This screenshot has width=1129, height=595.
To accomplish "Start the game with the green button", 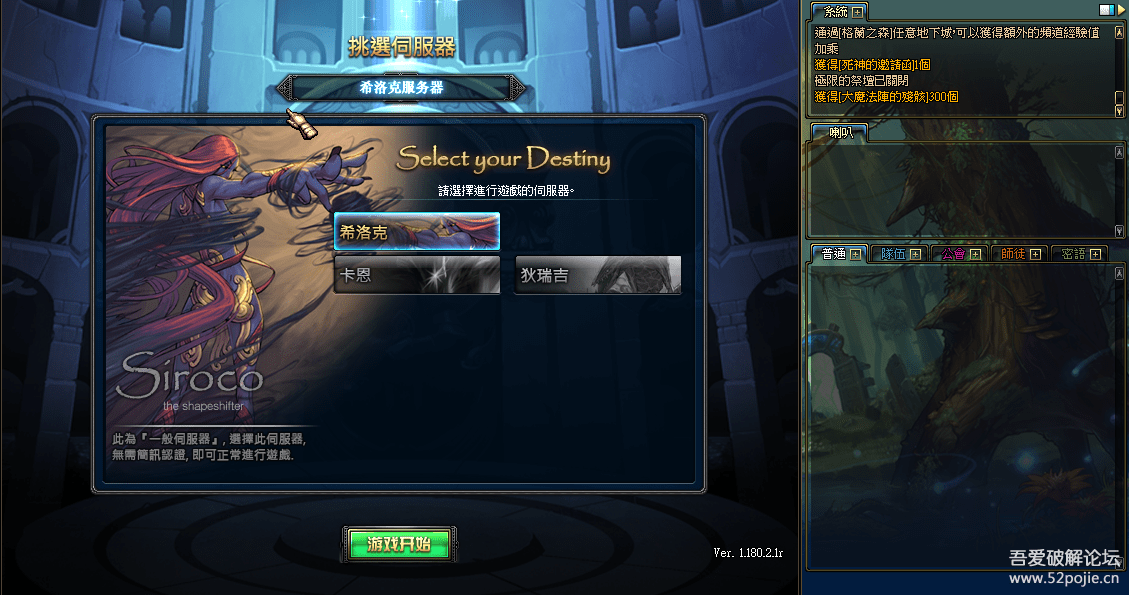I will (x=400, y=544).
